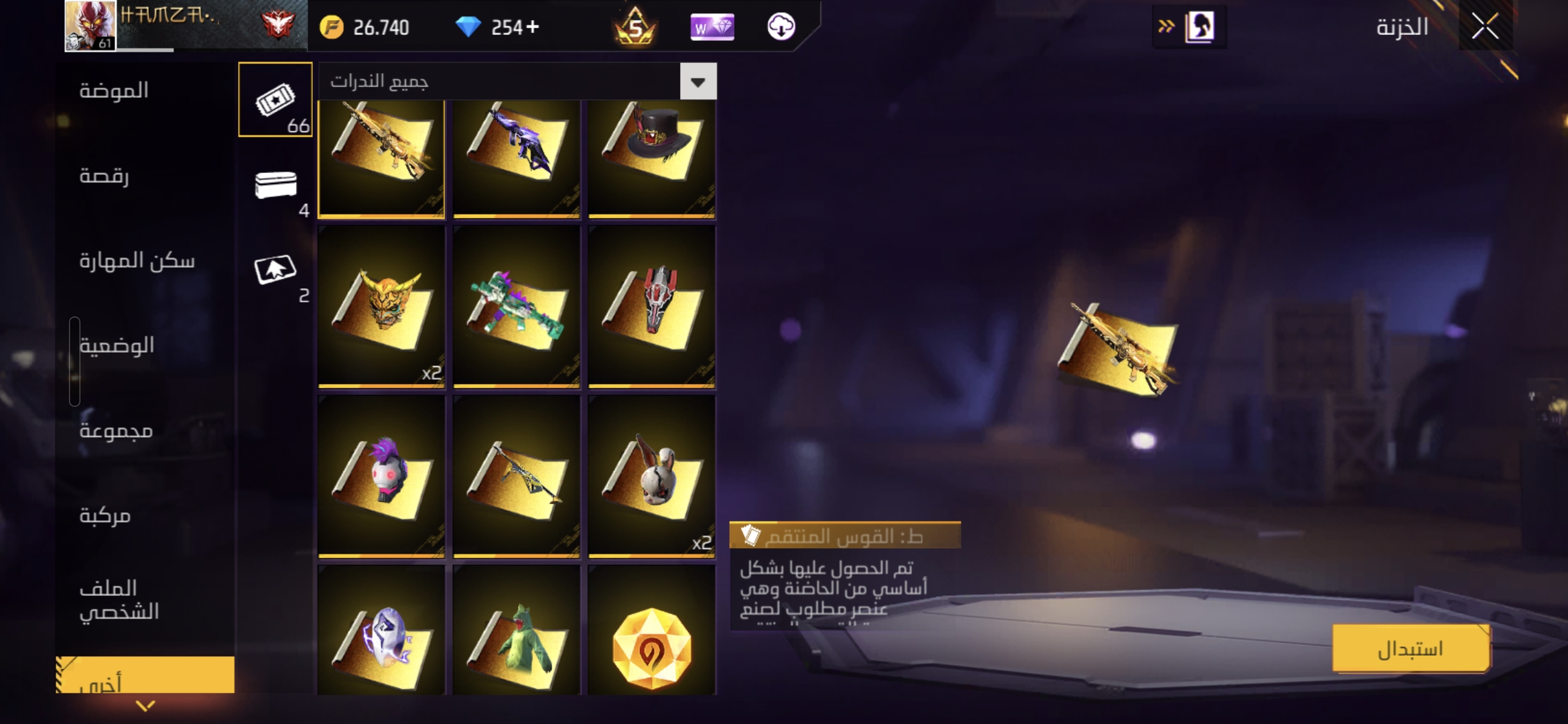Select the golden gem token item
This screenshot has height=724, width=1568.
coord(651,647)
